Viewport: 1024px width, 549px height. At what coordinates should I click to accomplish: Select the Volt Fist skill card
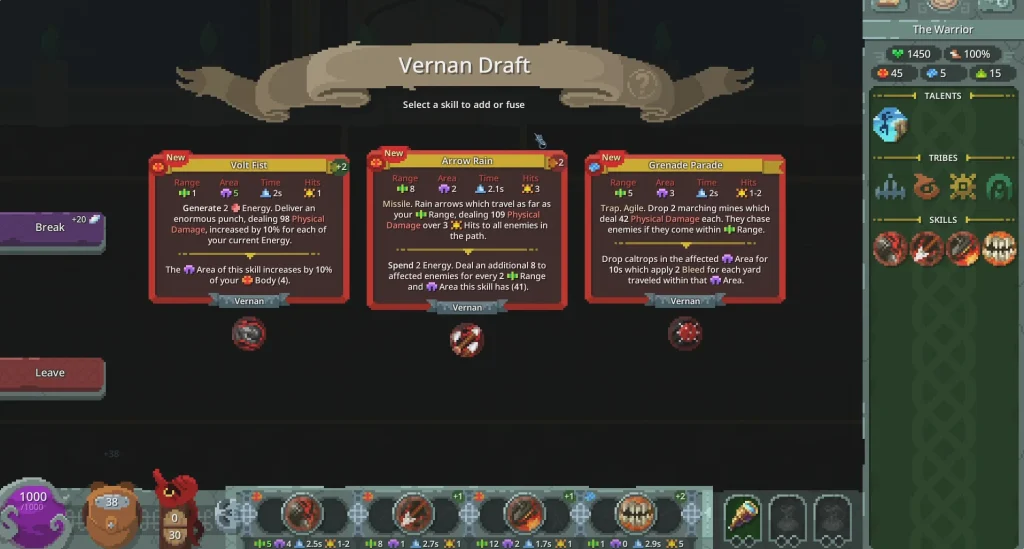click(x=249, y=227)
